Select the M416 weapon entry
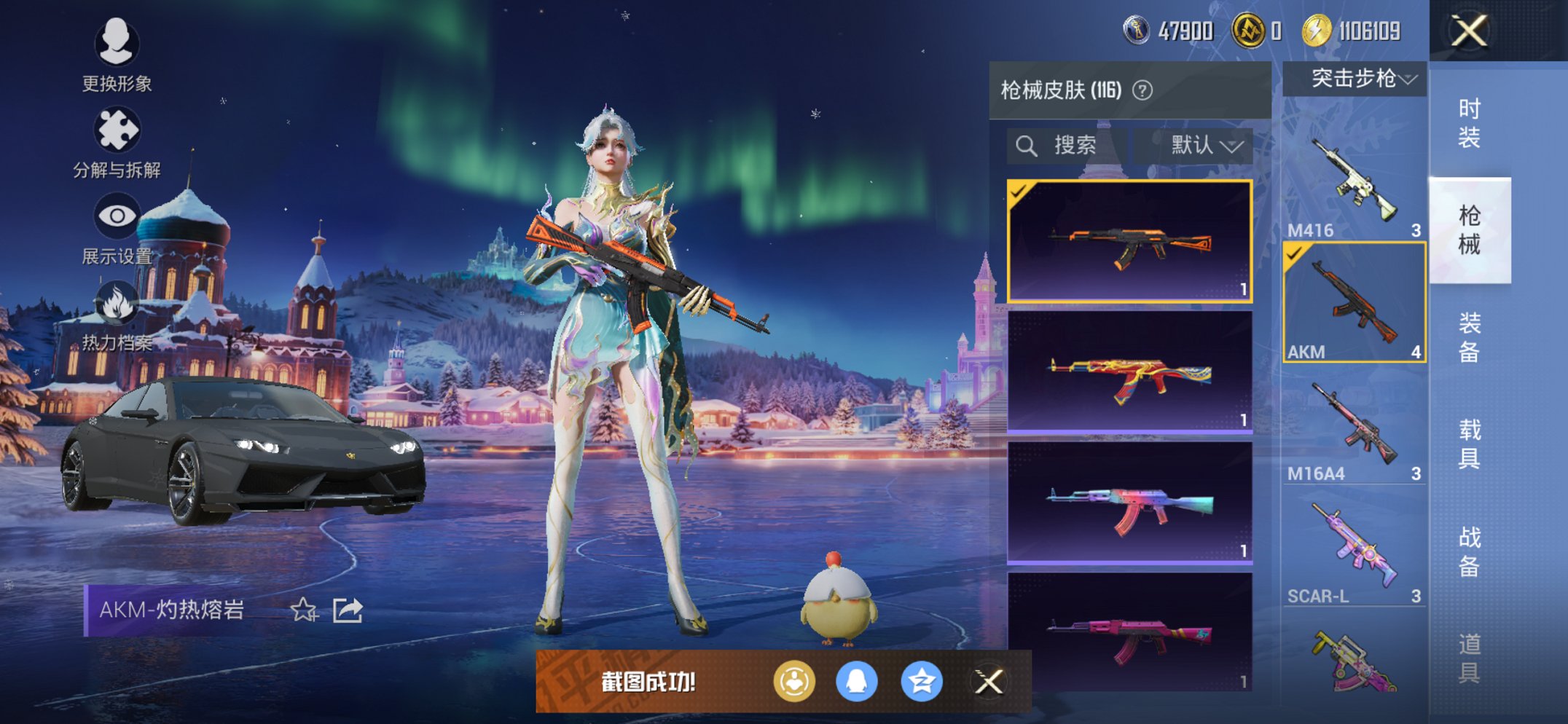This screenshot has height=724, width=1568. [x=1354, y=182]
